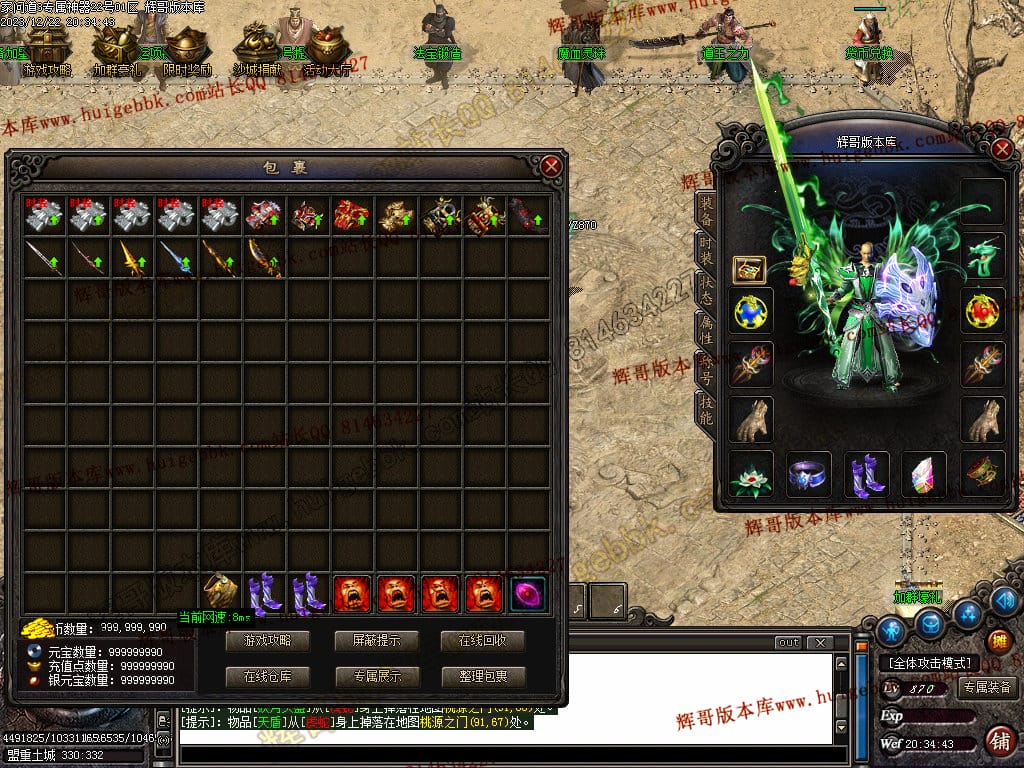Select the purple gem item in bag
Screen dimensions: 1024x768
pyautogui.click(x=528, y=593)
